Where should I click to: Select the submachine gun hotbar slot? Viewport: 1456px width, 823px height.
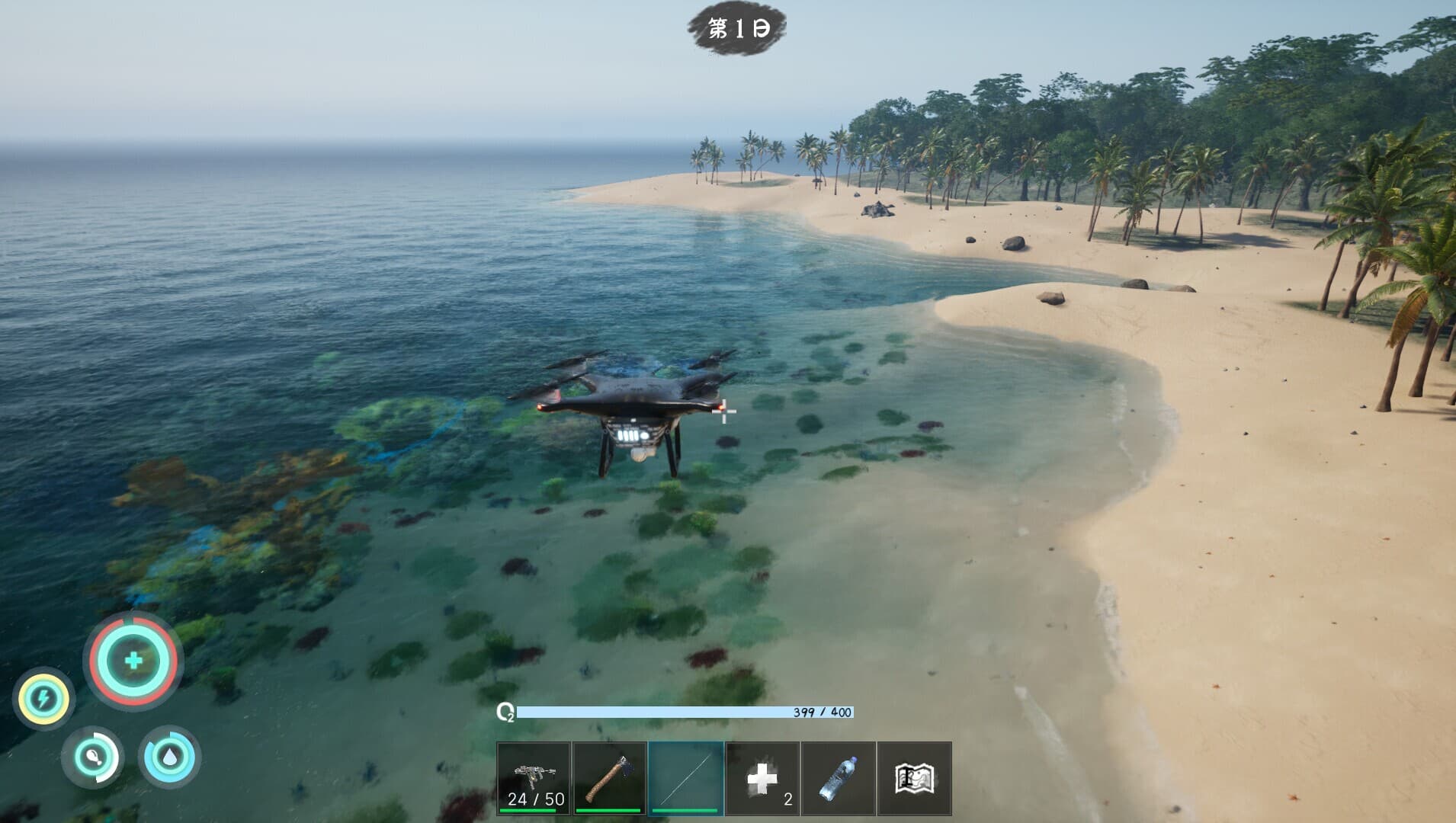(533, 778)
